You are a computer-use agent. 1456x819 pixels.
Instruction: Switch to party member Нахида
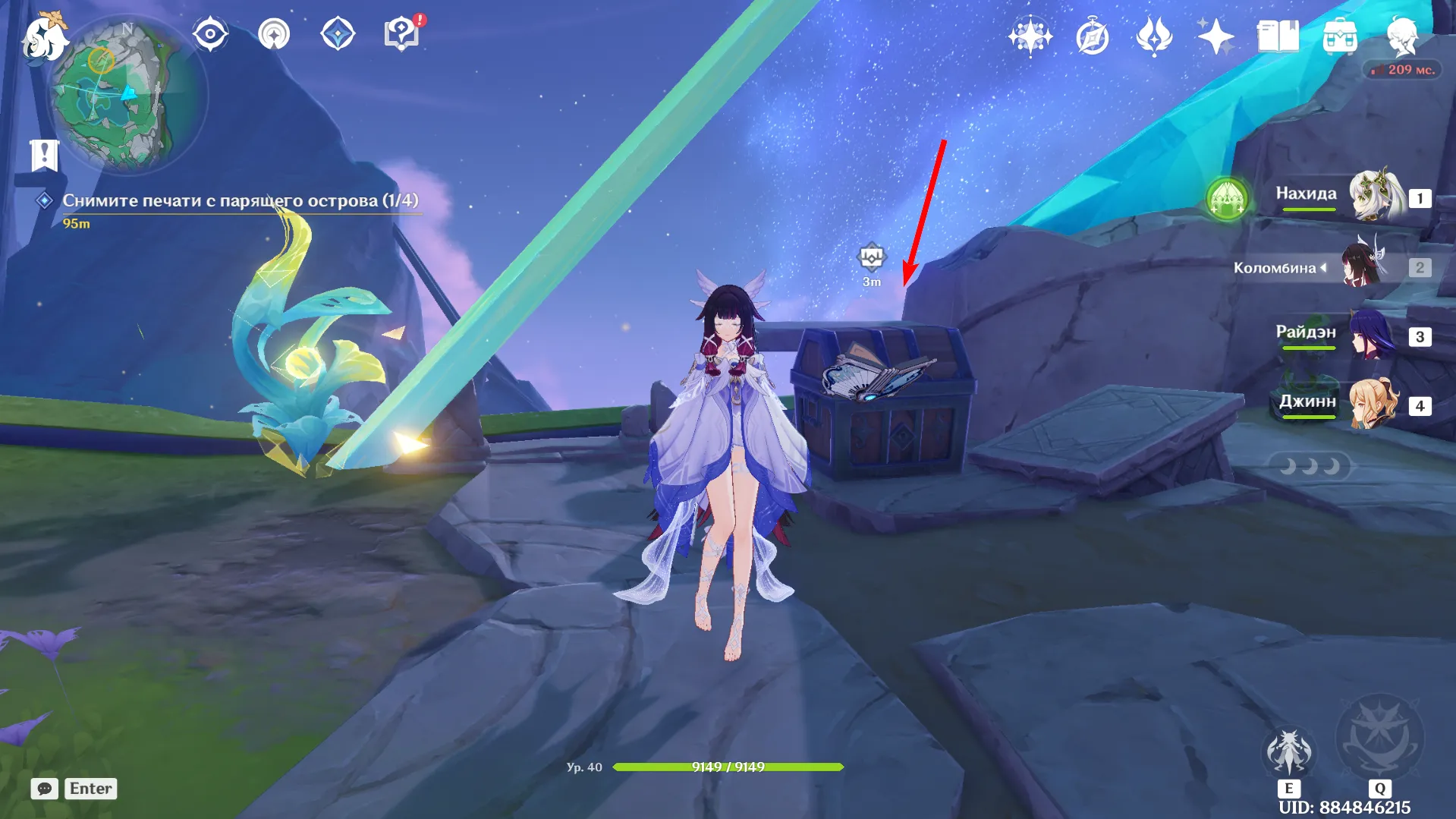coord(1374,197)
